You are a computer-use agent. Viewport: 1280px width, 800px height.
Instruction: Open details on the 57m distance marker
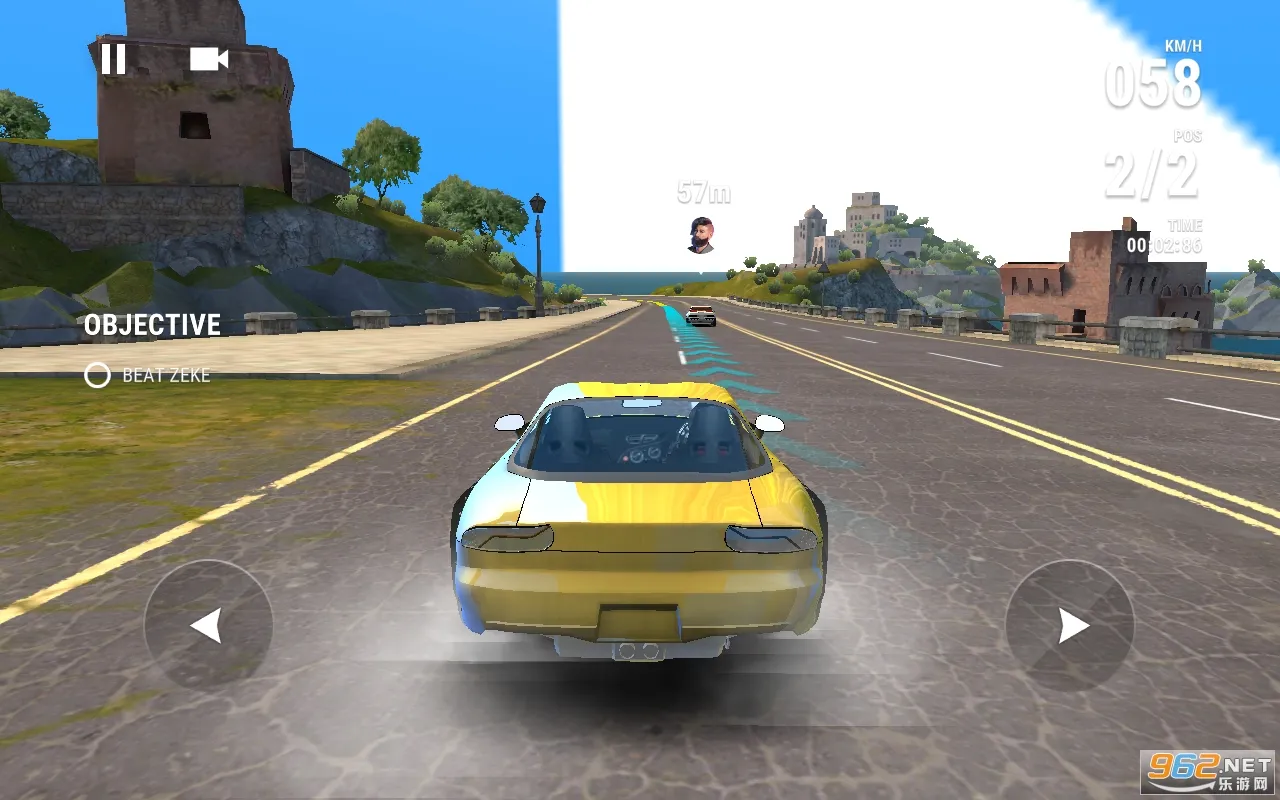[x=703, y=192]
